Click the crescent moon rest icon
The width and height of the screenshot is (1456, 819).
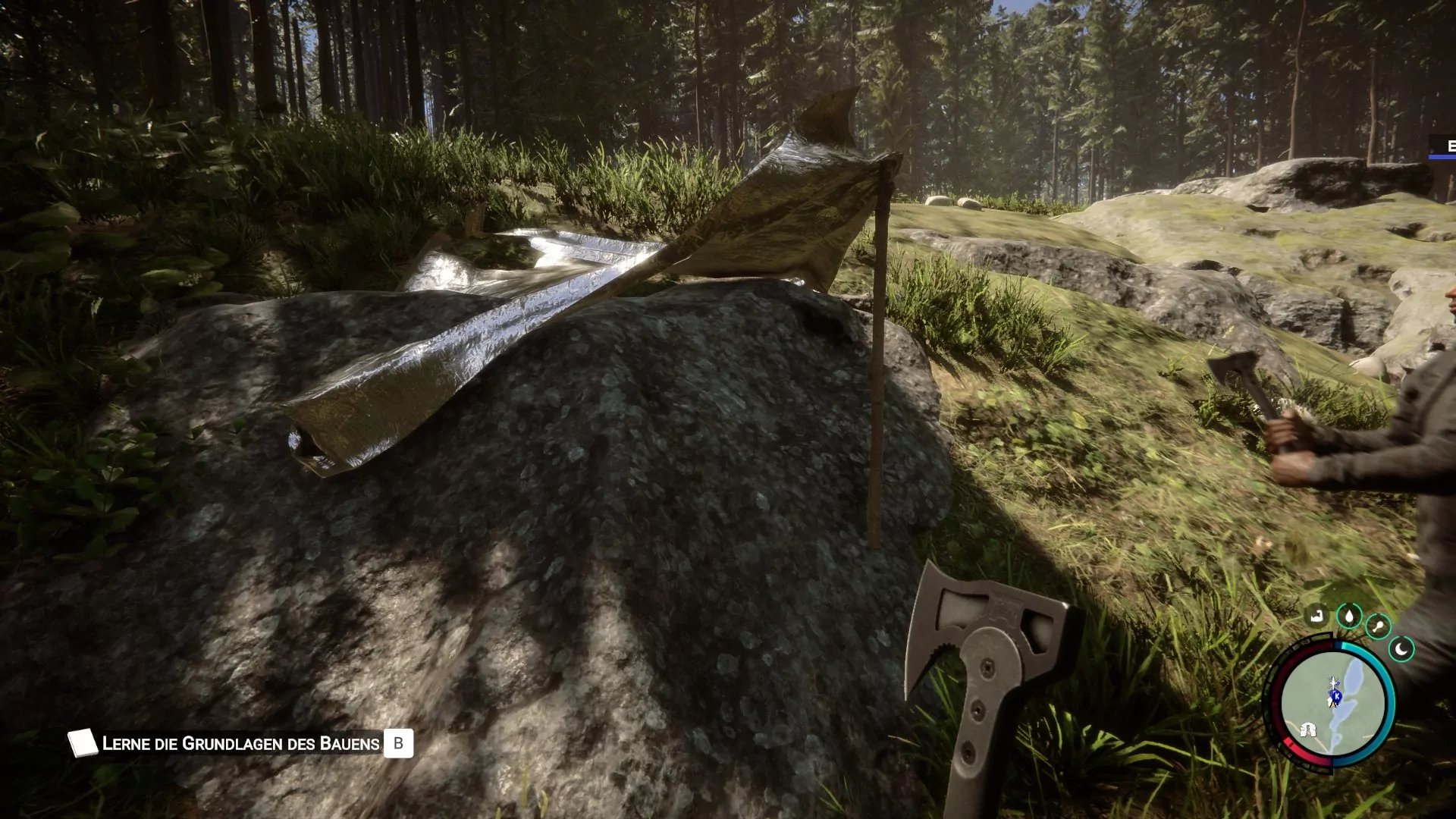[x=1401, y=649]
